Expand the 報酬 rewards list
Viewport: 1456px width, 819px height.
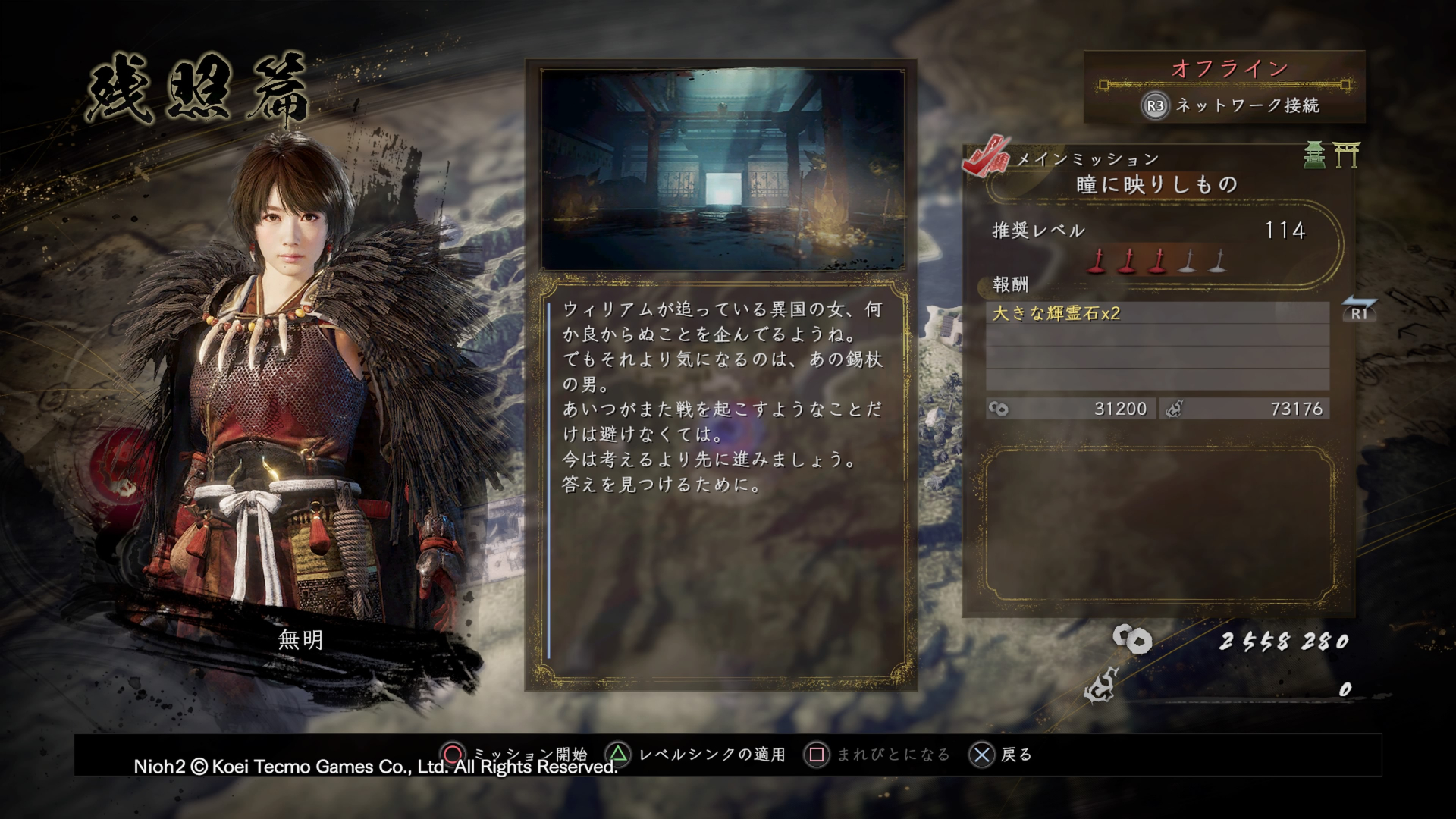[1009, 284]
